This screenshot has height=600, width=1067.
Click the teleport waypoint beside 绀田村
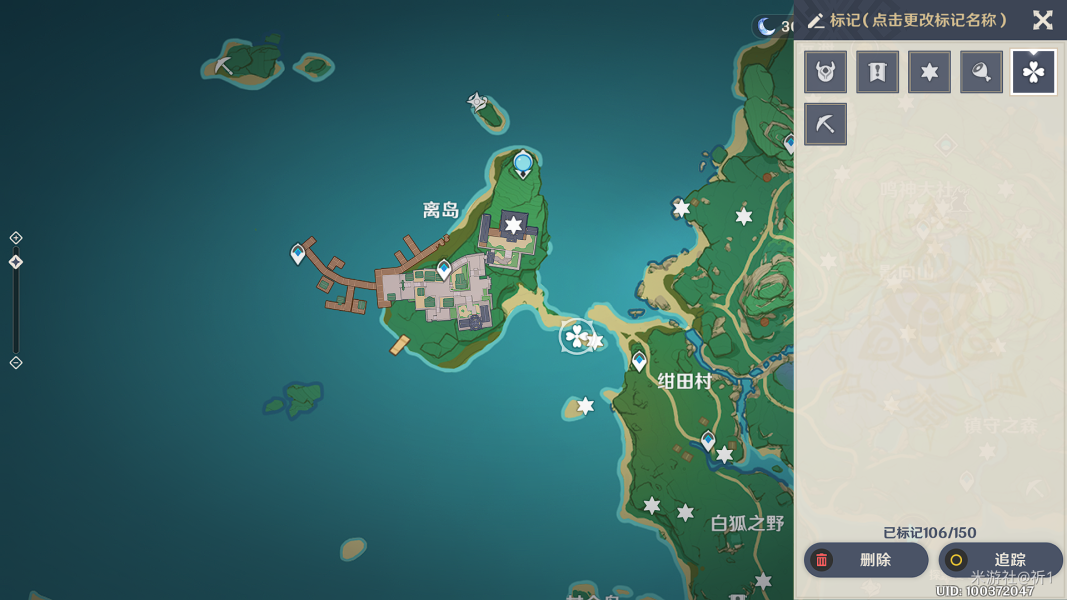tap(639, 360)
